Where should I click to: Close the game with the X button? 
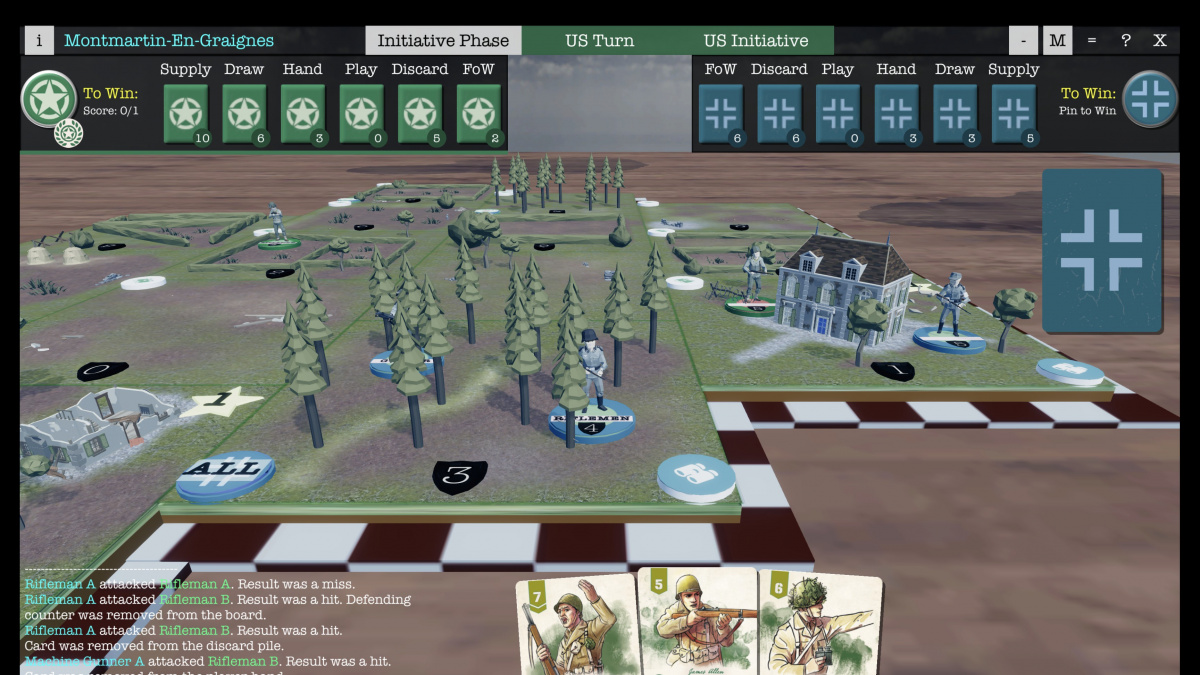click(x=1160, y=41)
